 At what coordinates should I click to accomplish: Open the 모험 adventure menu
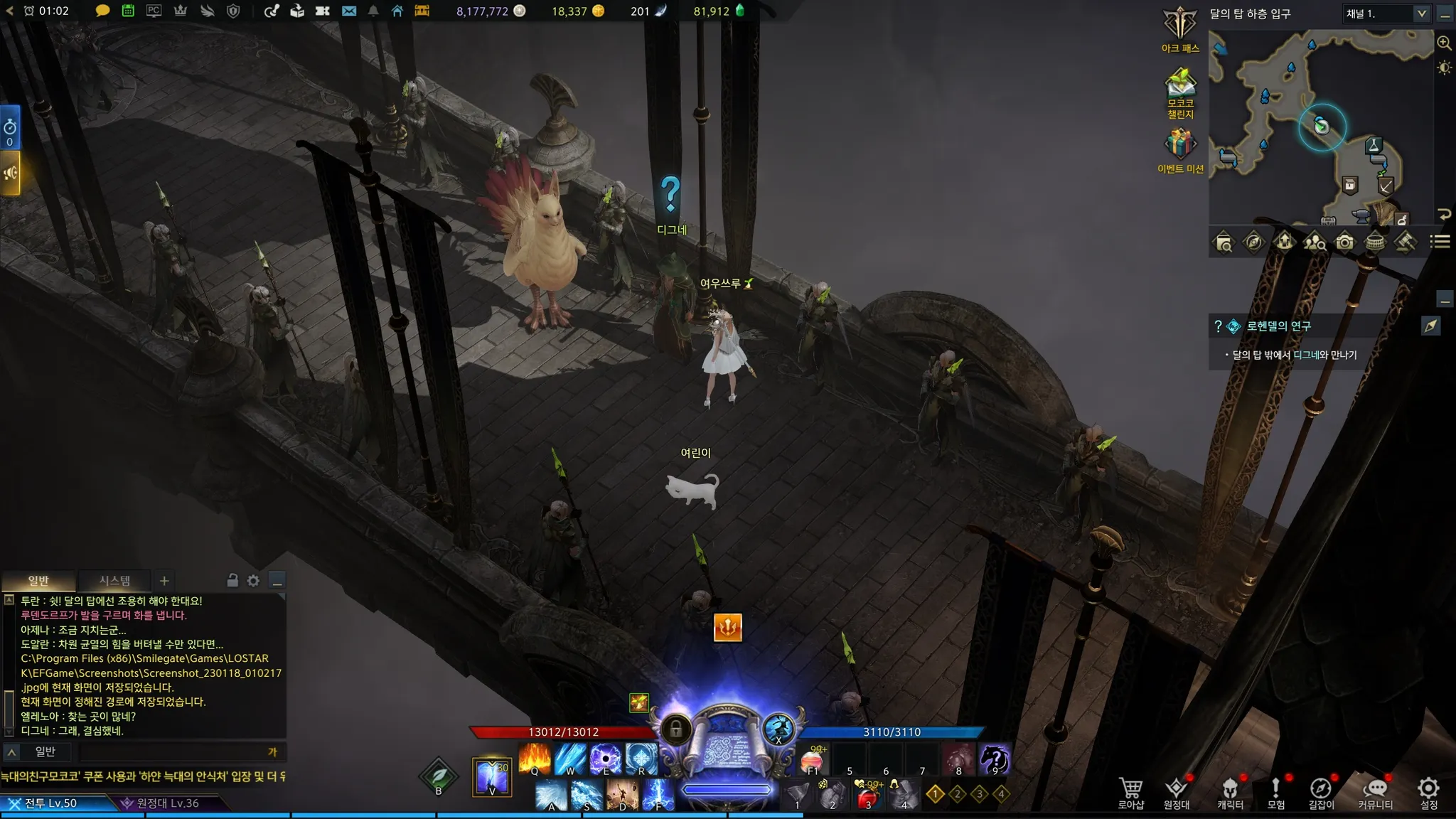(x=1275, y=792)
